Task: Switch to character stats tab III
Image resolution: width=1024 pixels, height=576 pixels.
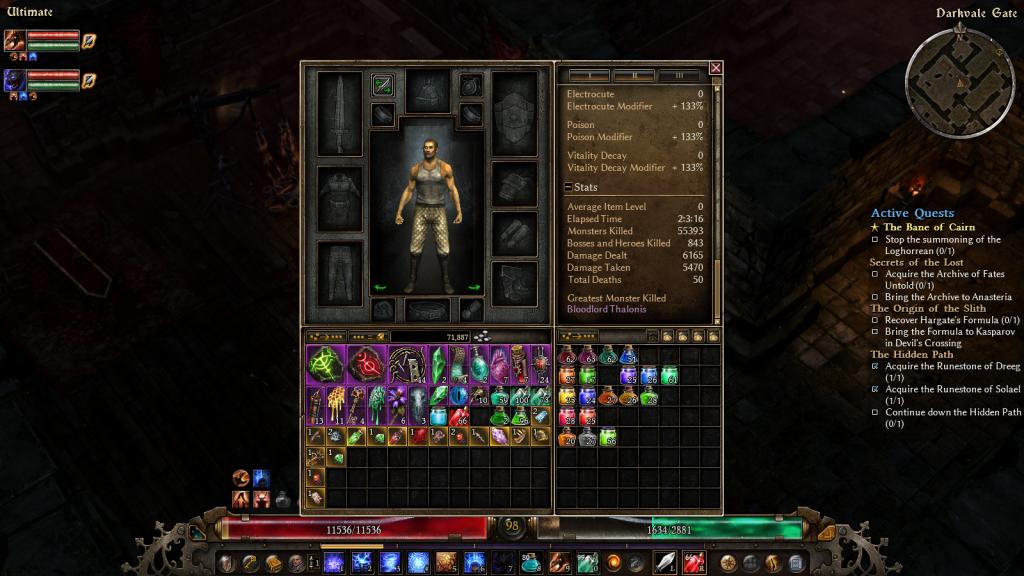Action: click(x=679, y=75)
